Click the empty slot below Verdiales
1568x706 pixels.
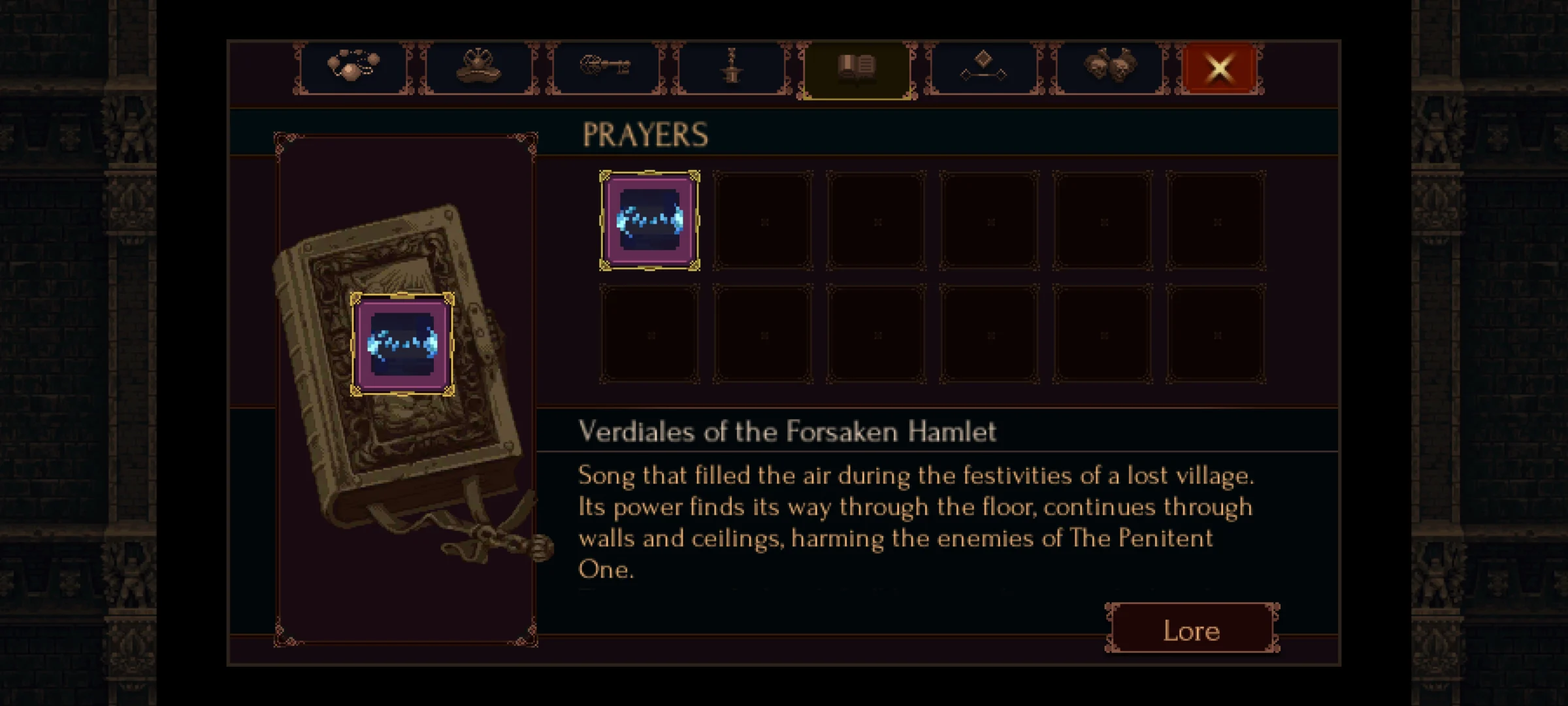pyautogui.click(x=650, y=333)
